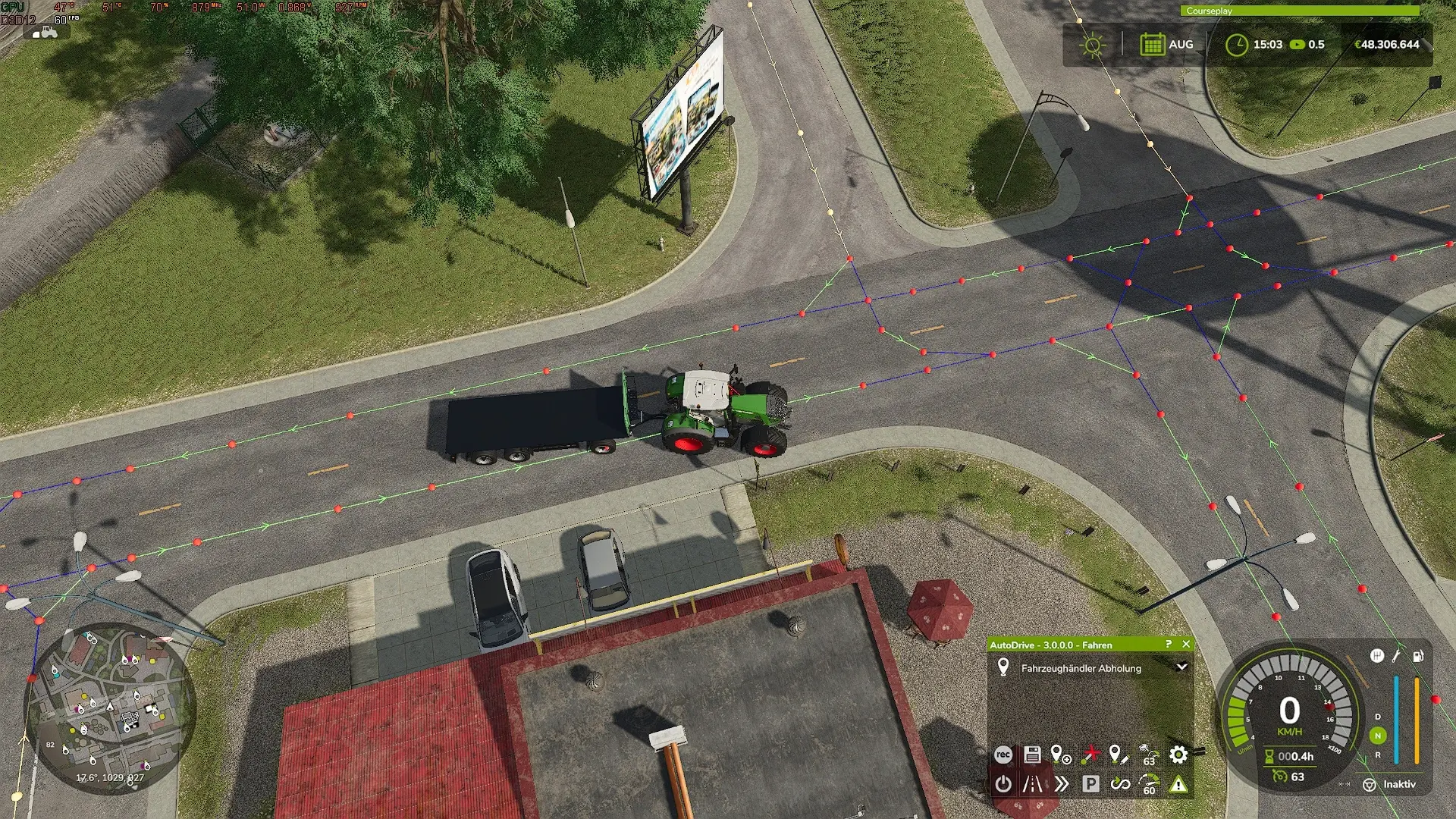Image resolution: width=1456 pixels, height=819 pixels.
Task: Toggle the AutoDrive power button
Action: point(1003,784)
